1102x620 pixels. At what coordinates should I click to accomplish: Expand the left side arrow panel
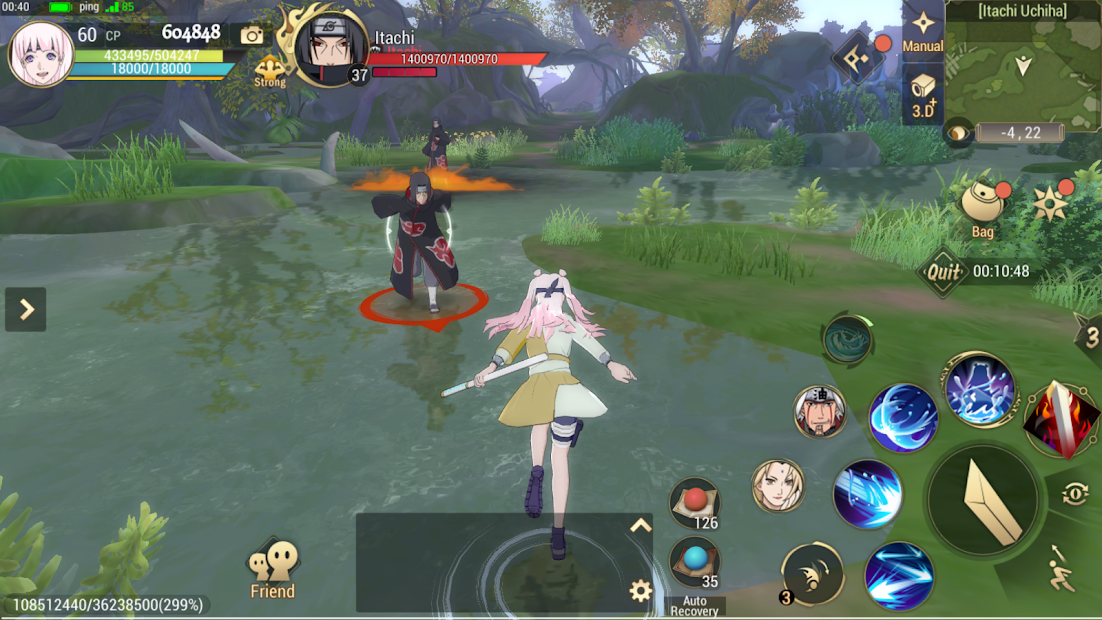(x=26, y=310)
